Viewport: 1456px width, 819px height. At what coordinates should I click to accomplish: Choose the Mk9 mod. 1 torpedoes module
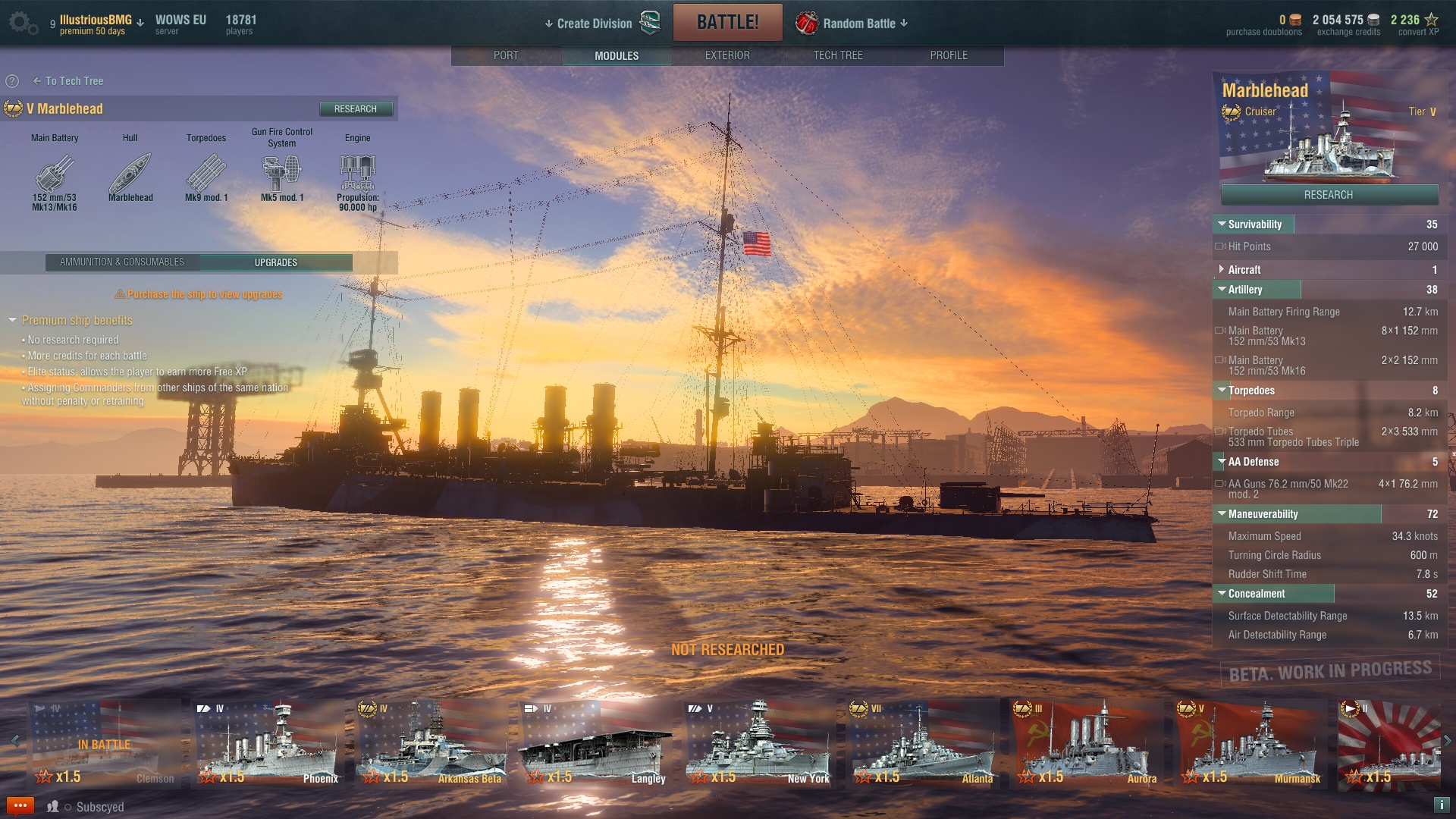pyautogui.click(x=206, y=174)
